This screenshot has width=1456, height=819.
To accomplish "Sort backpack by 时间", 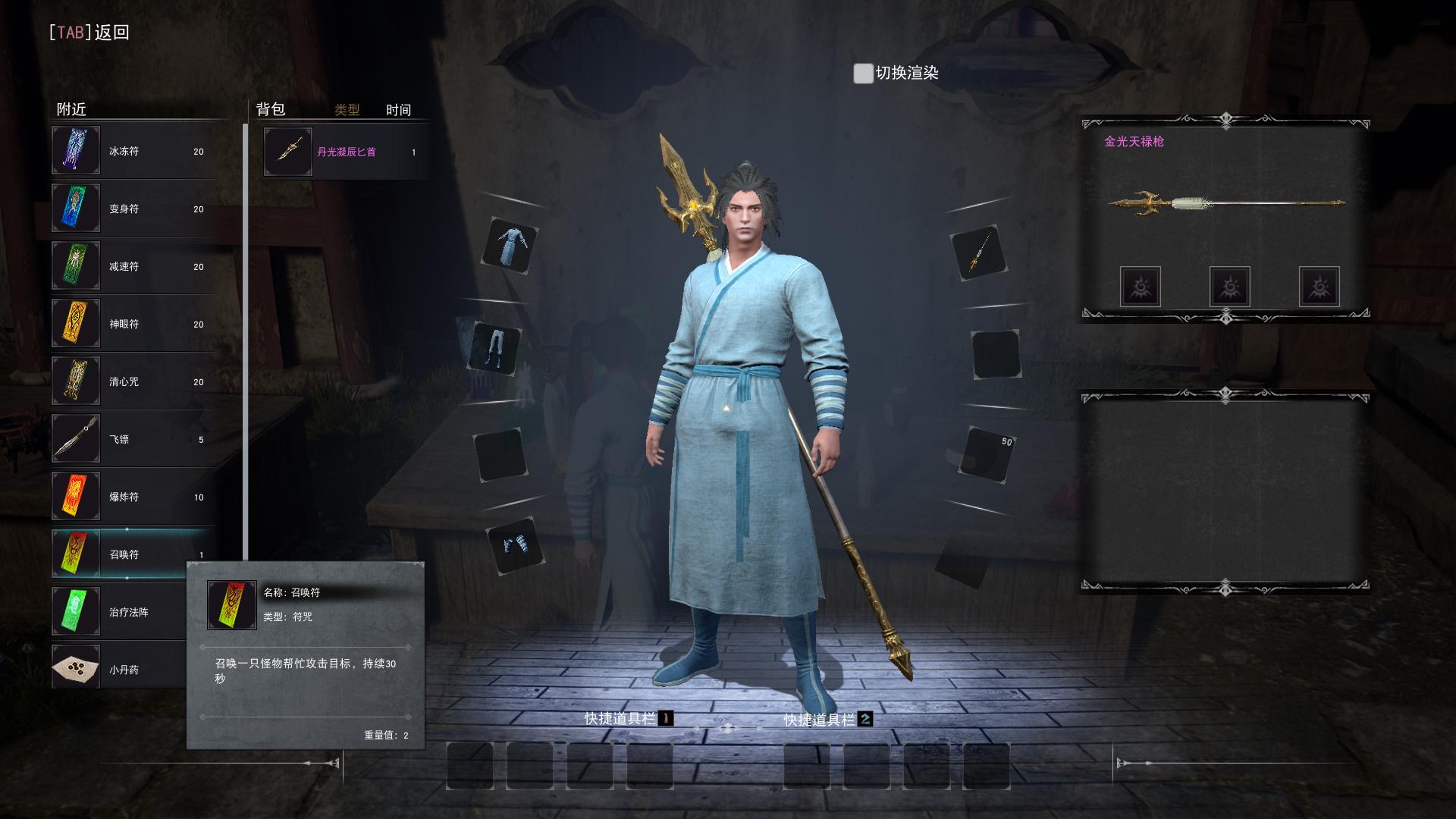I will click(398, 110).
